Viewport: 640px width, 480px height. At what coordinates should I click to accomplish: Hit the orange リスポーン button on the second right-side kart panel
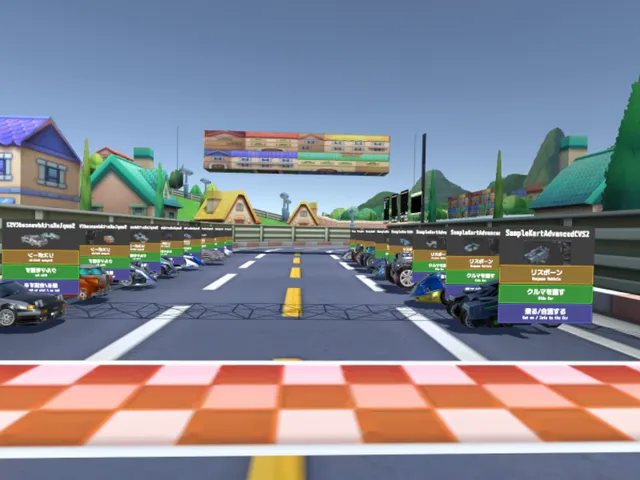point(472,262)
